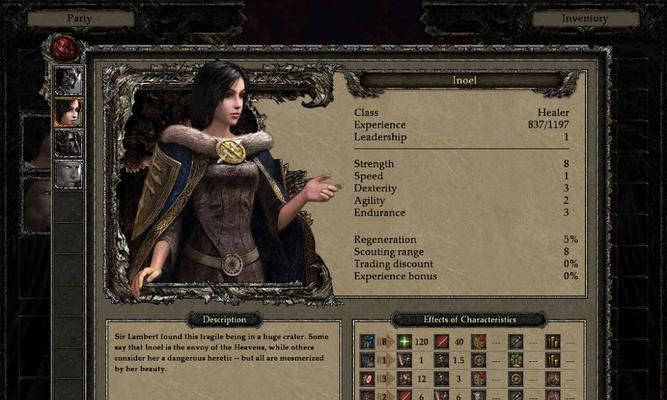Select the pale-faced party member portrait
This screenshot has height=400, width=667.
tap(68, 174)
